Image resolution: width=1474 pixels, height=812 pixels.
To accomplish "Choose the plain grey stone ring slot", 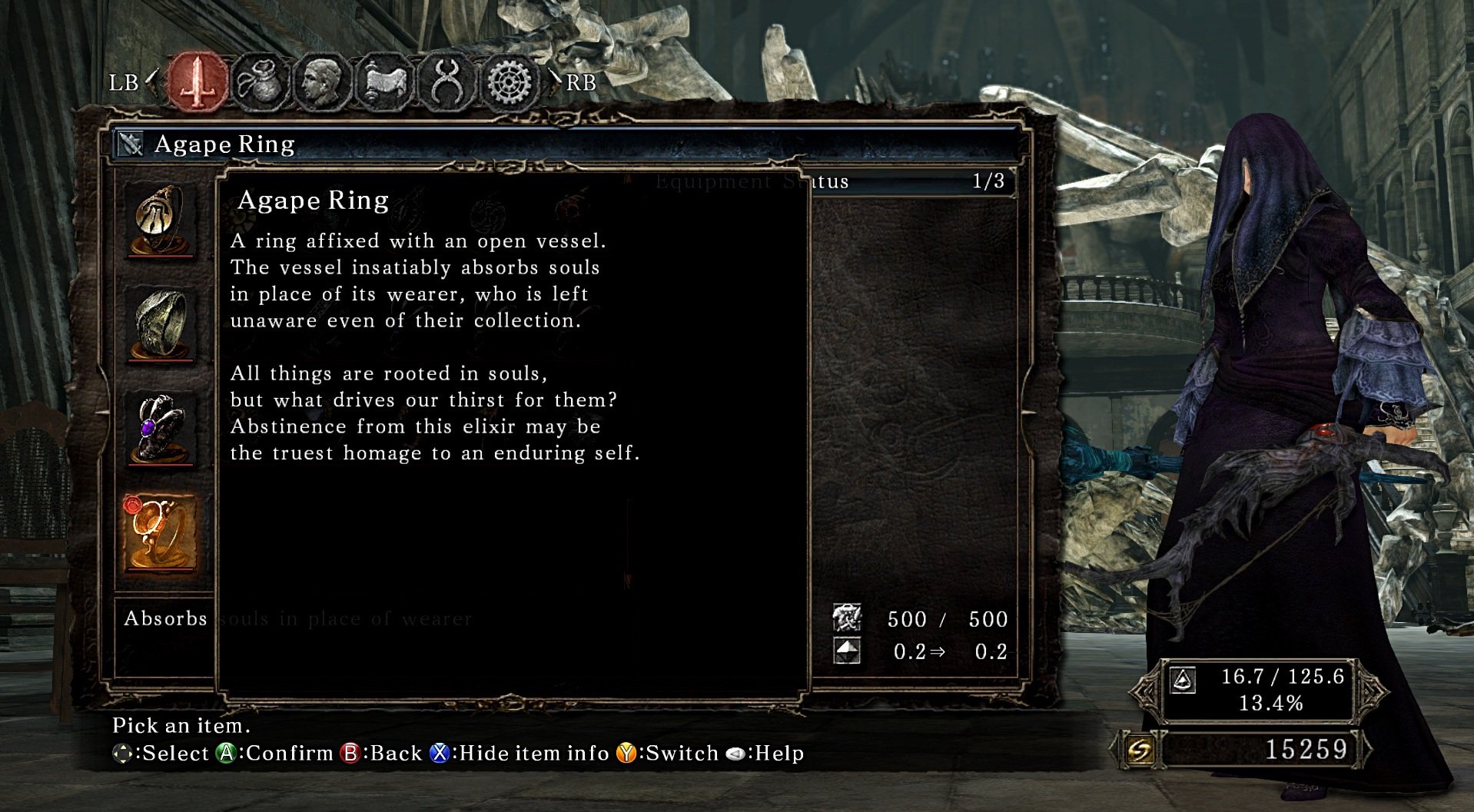I will click(x=160, y=324).
